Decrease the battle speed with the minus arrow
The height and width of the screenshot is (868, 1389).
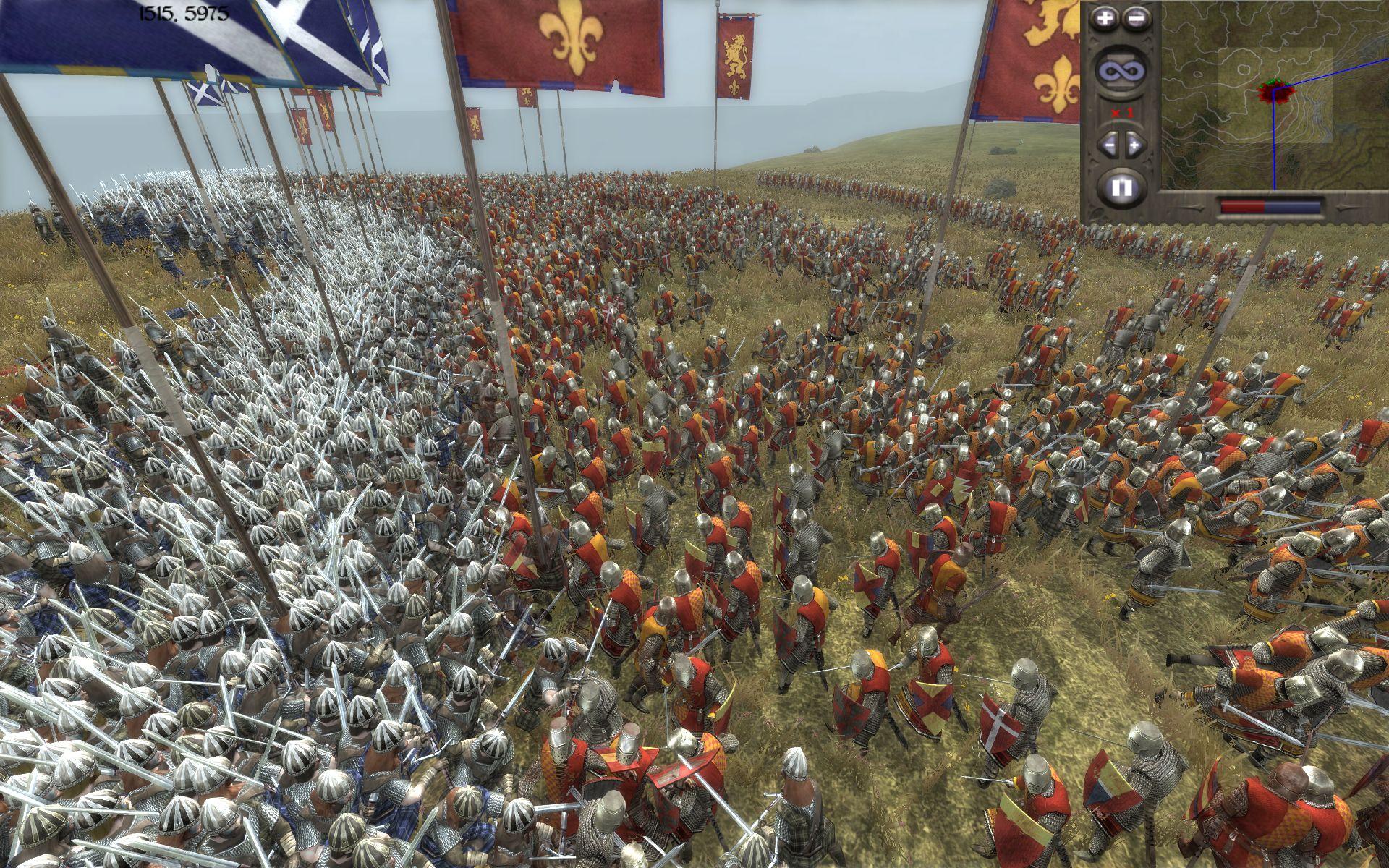click(x=1110, y=145)
